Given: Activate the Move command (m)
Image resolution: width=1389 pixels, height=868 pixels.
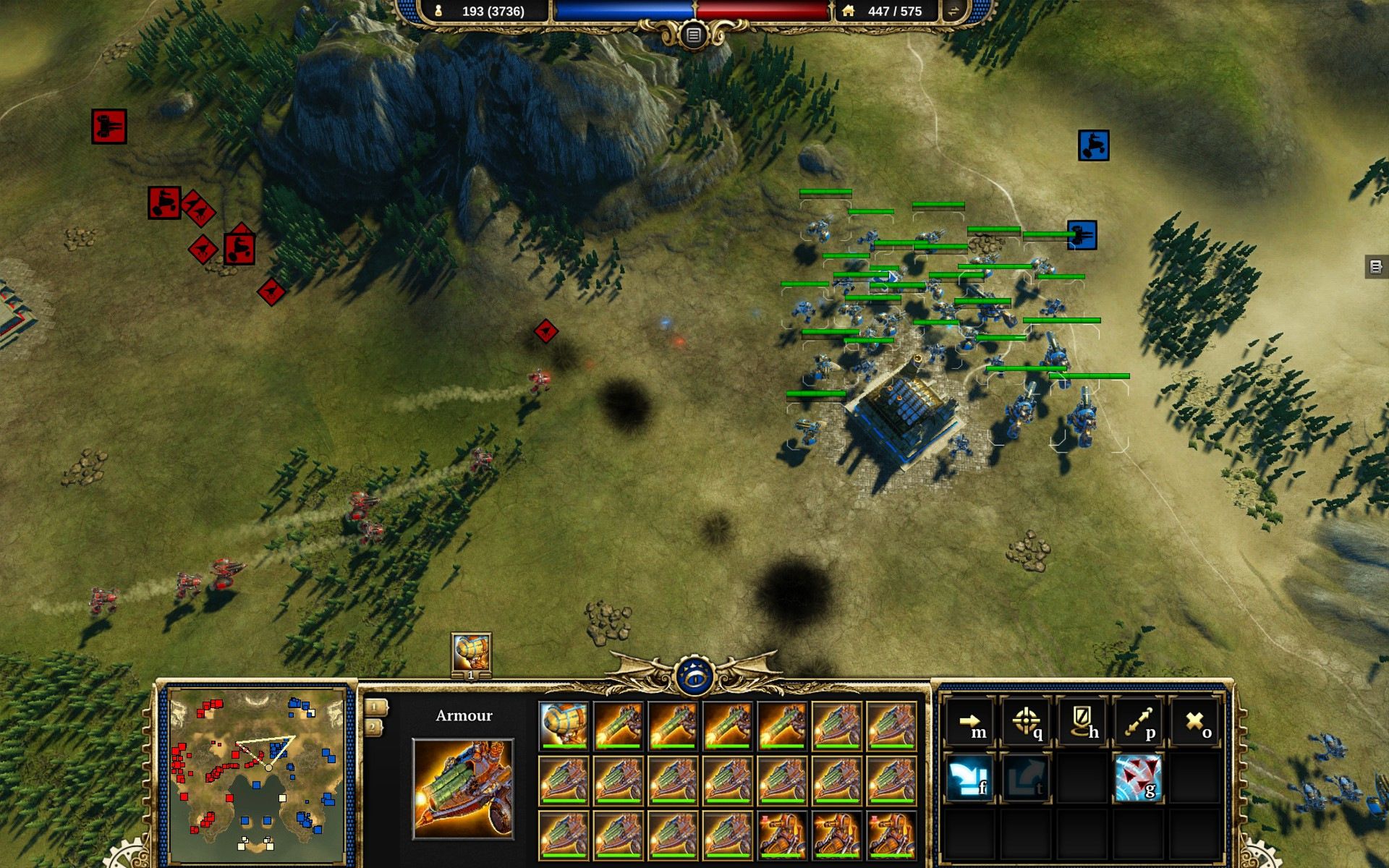Looking at the screenshot, I should 970,723.
